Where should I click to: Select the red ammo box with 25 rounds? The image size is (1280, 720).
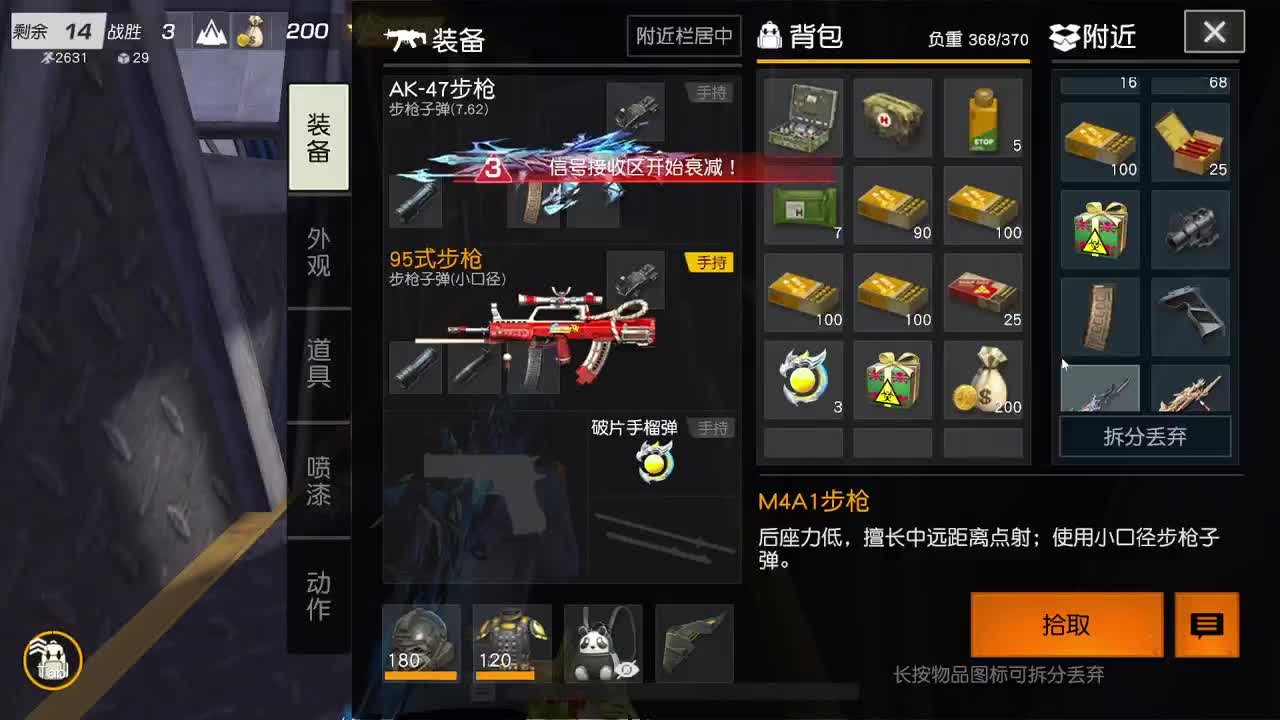click(x=983, y=292)
